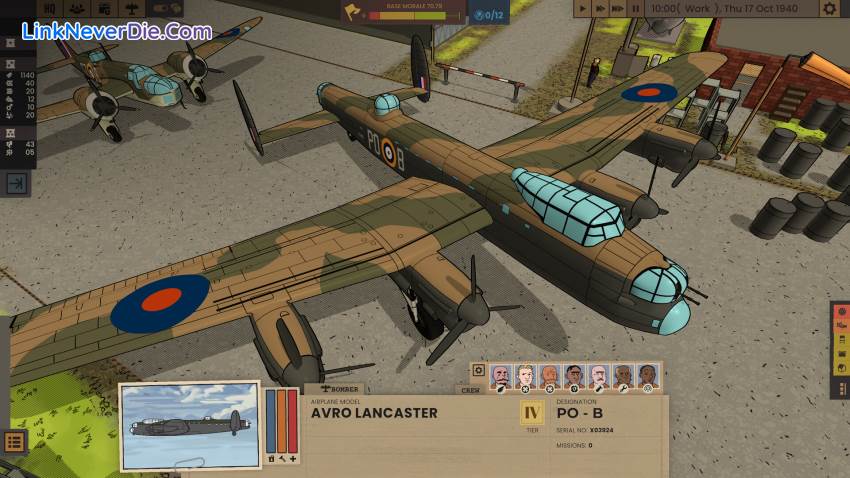The height and width of the screenshot is (478, 850).
Task: Open the list menu button at bottom-left
Action: point(14,441)
